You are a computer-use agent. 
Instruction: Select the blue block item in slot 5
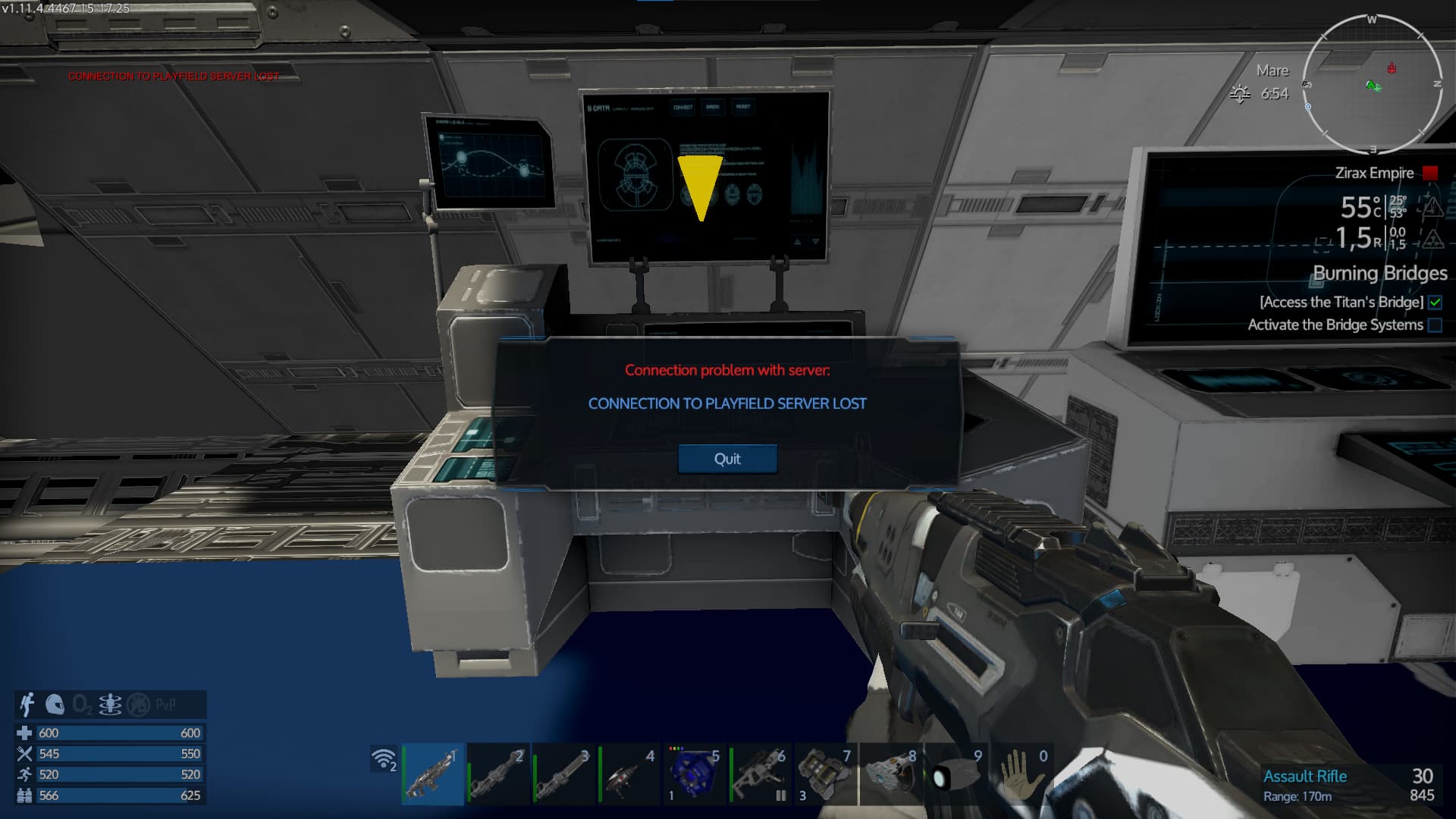pyautogui.click(x=693, y=774)
